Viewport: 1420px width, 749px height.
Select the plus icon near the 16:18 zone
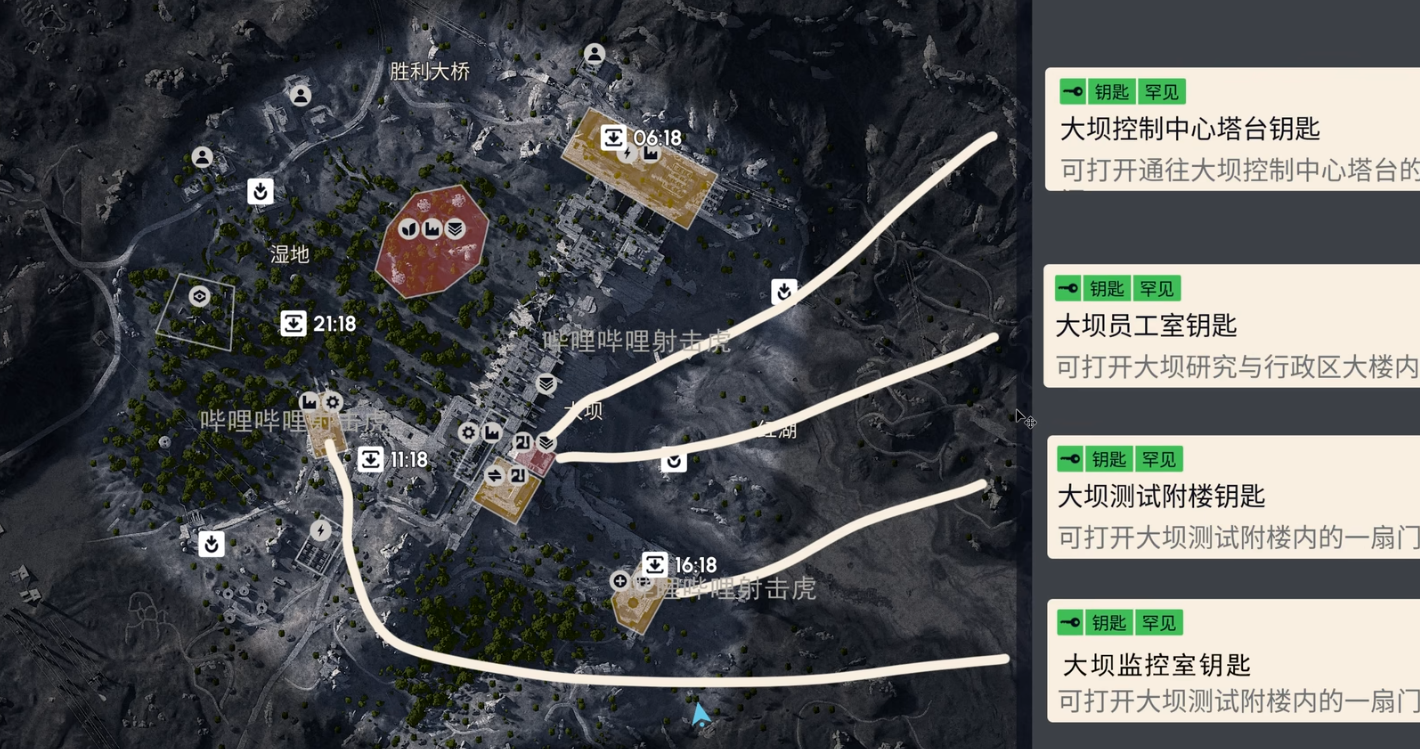tap(621, 581)
